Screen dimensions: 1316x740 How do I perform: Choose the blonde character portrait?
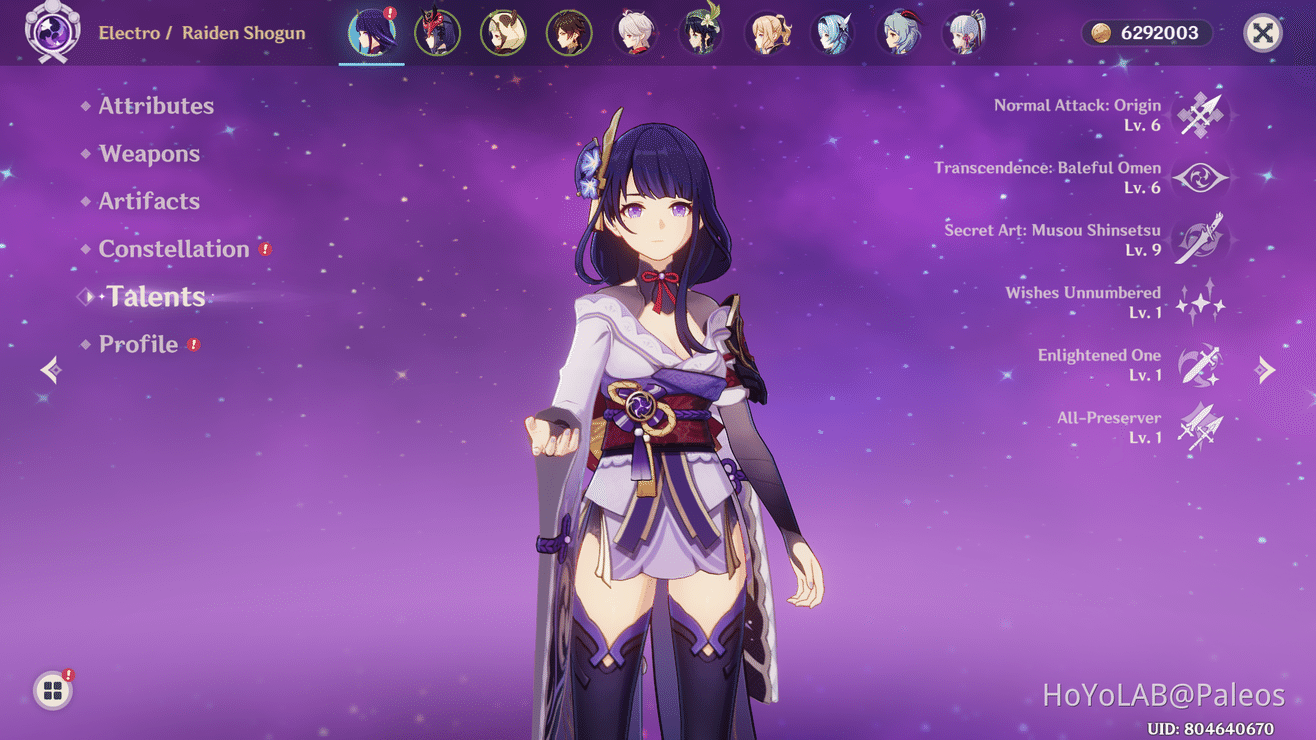pyautogui.click(x=767, y=34)
